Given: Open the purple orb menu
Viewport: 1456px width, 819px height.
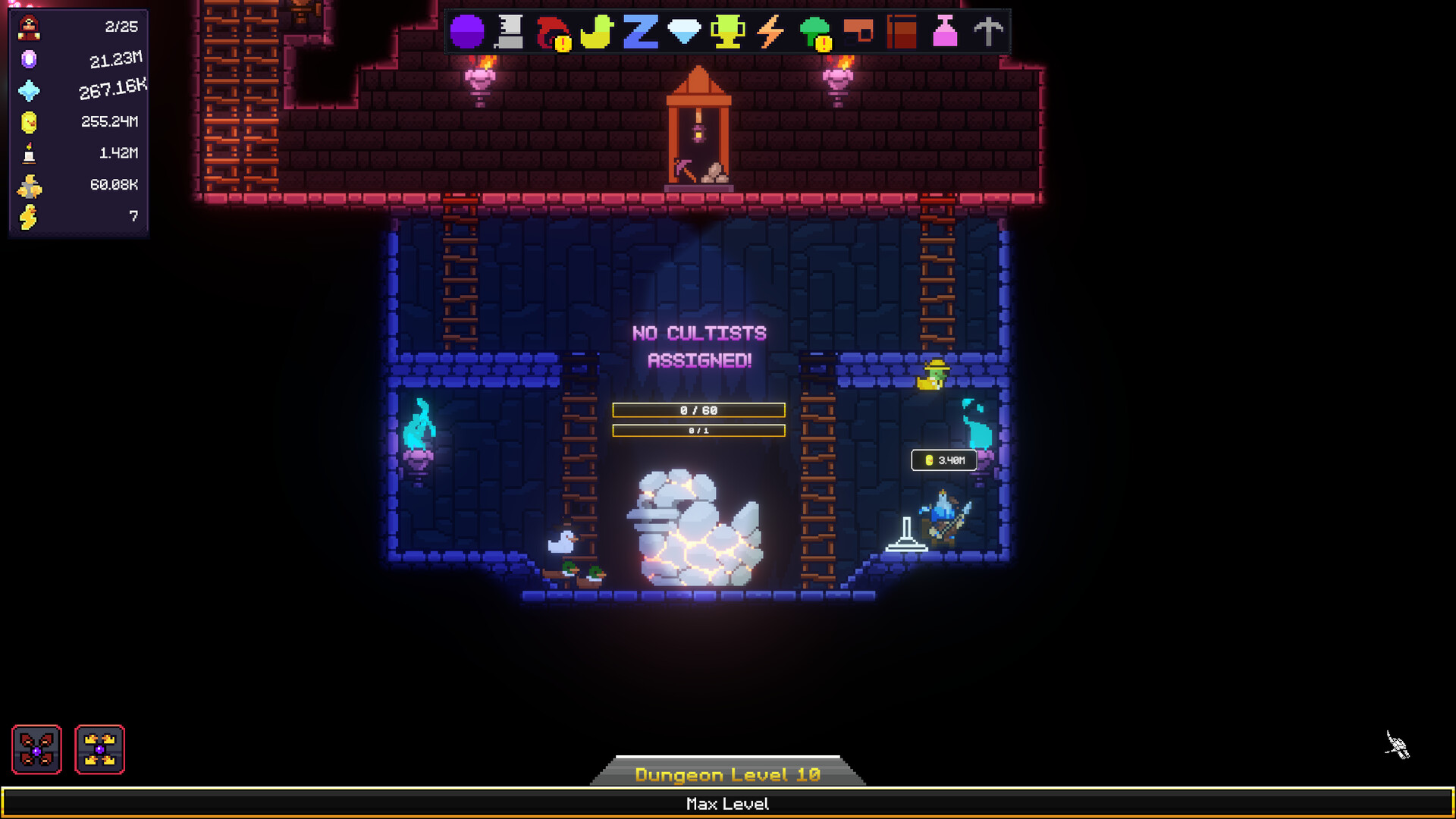Looking at the screenshot, I should (x=467, y=33).
